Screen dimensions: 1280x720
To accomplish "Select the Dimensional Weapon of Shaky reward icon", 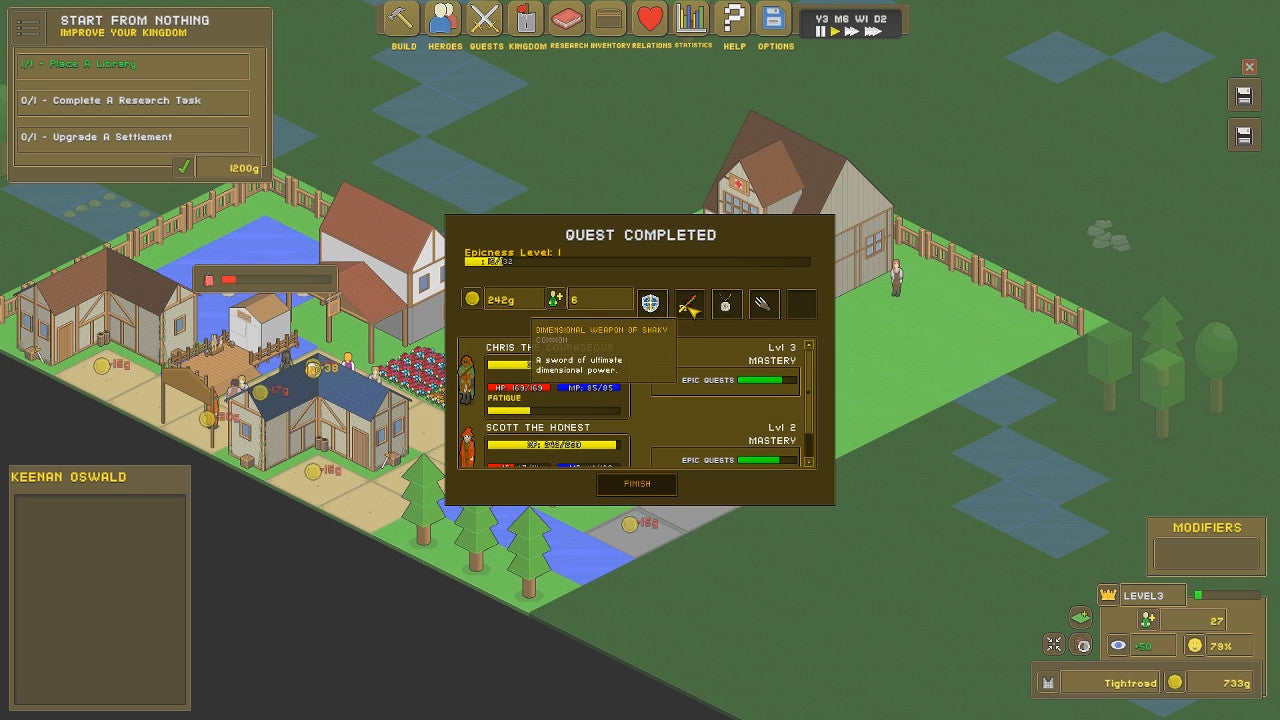I will coord(690,303).
